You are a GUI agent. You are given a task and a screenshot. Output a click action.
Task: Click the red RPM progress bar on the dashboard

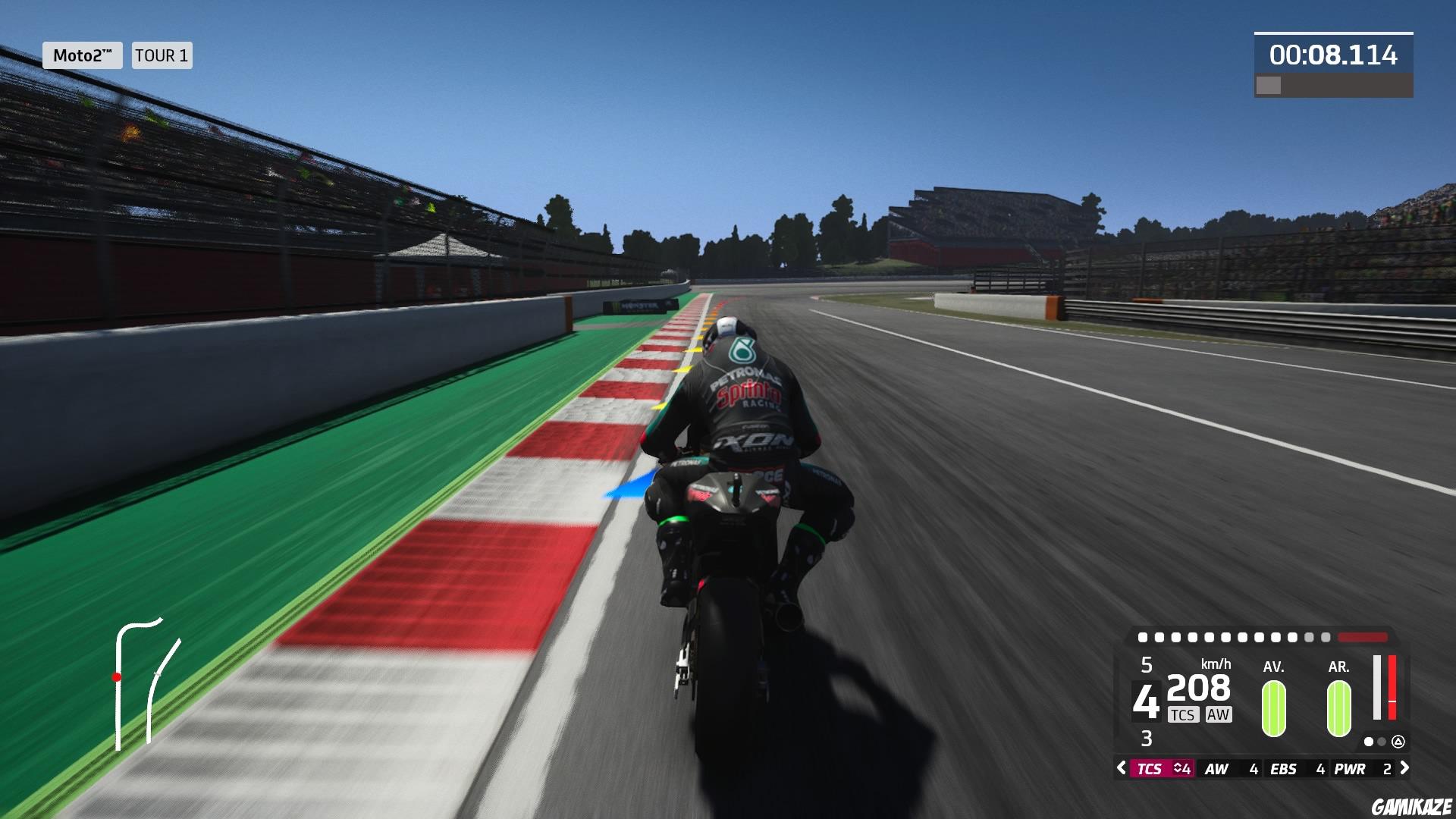click(1363, 639)
